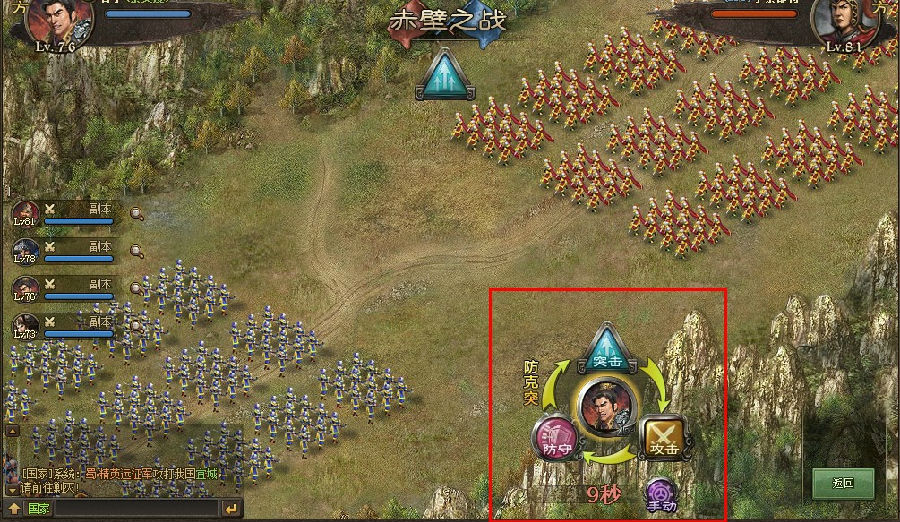Select the Lv.78 general portrait
The image size is (900, 522).
click(26, 250)
